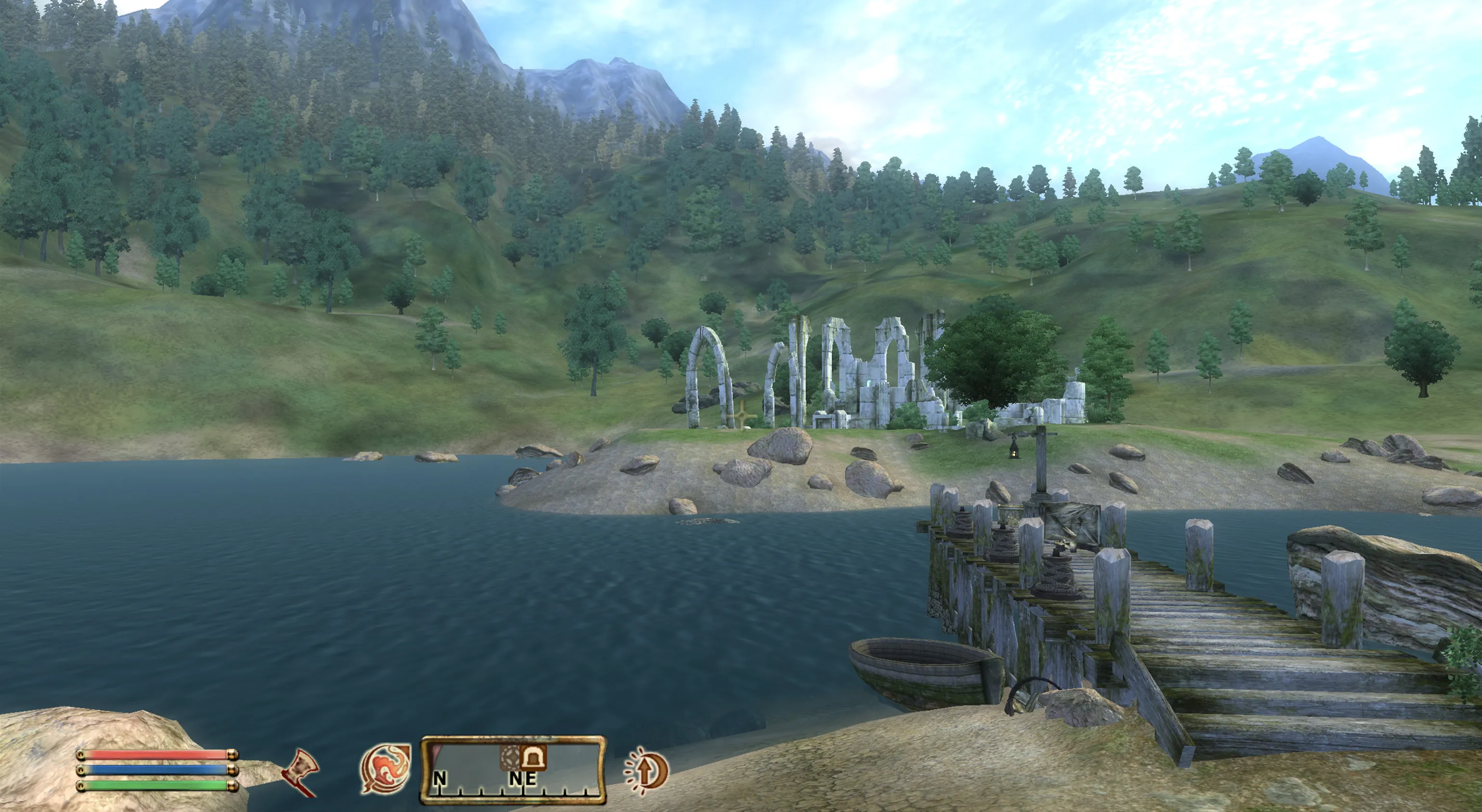Click the equipped axe weapon icon
Viewport: 1482px width, 812px height.
[301, 773]
